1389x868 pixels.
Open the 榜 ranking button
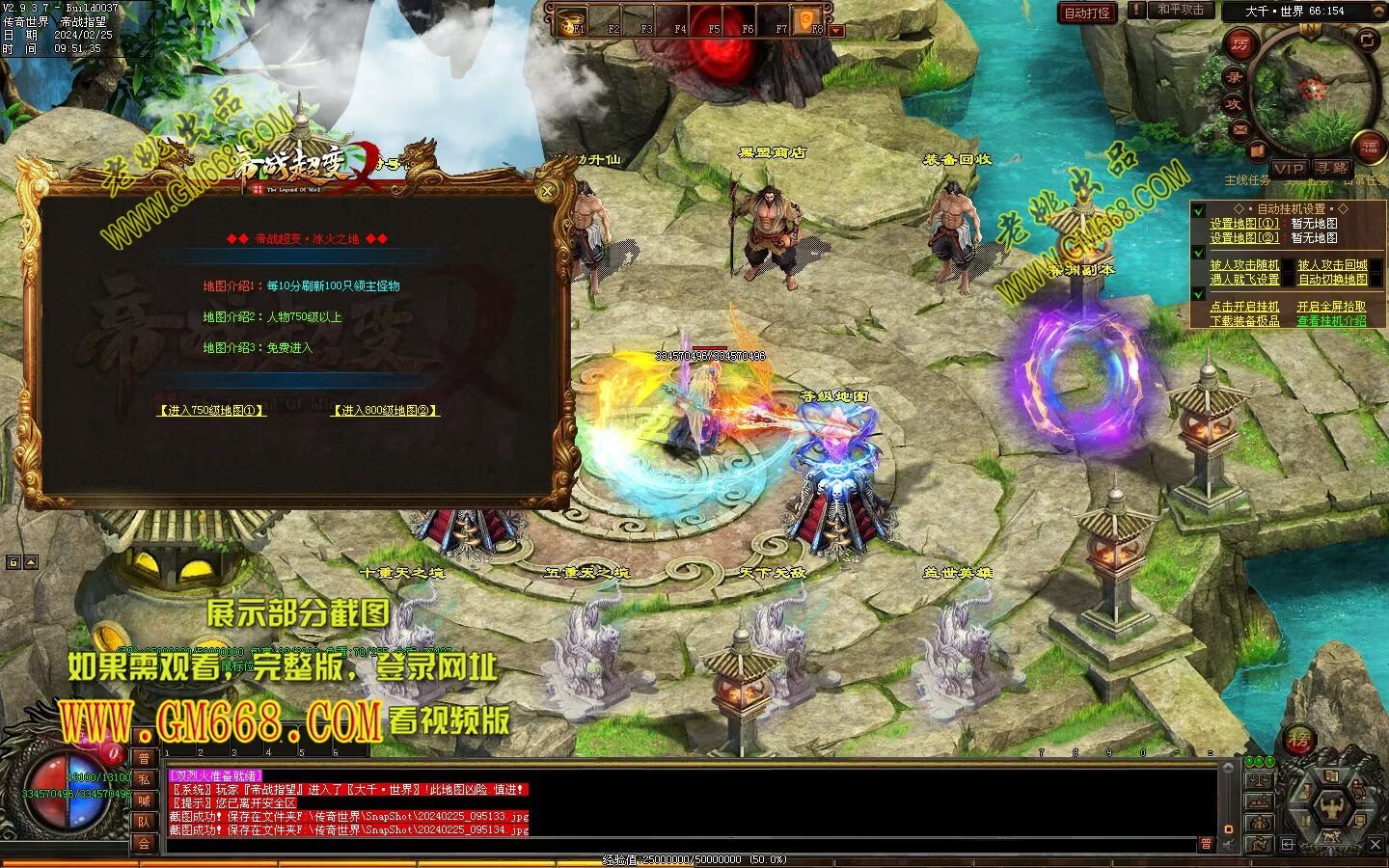coord(1299,741)
